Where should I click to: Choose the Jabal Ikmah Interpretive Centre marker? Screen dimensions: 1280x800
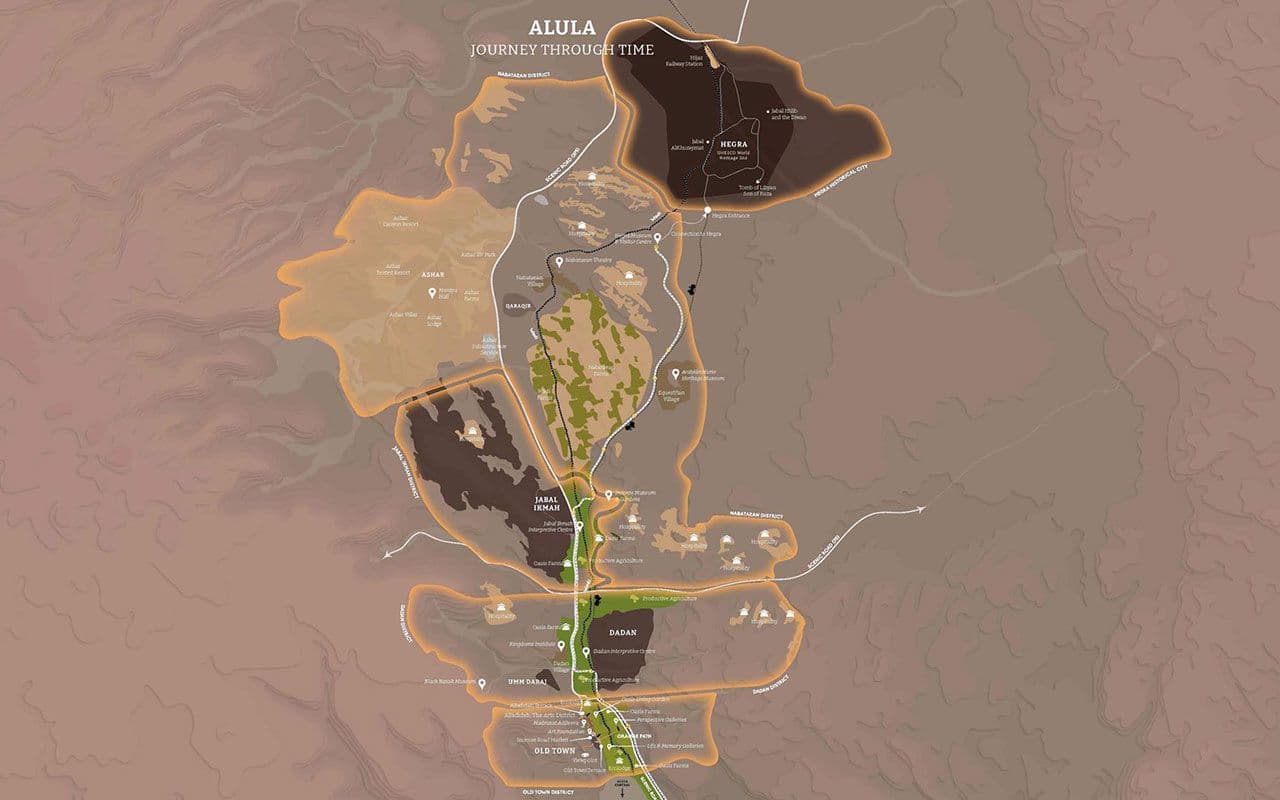(578, 524)
